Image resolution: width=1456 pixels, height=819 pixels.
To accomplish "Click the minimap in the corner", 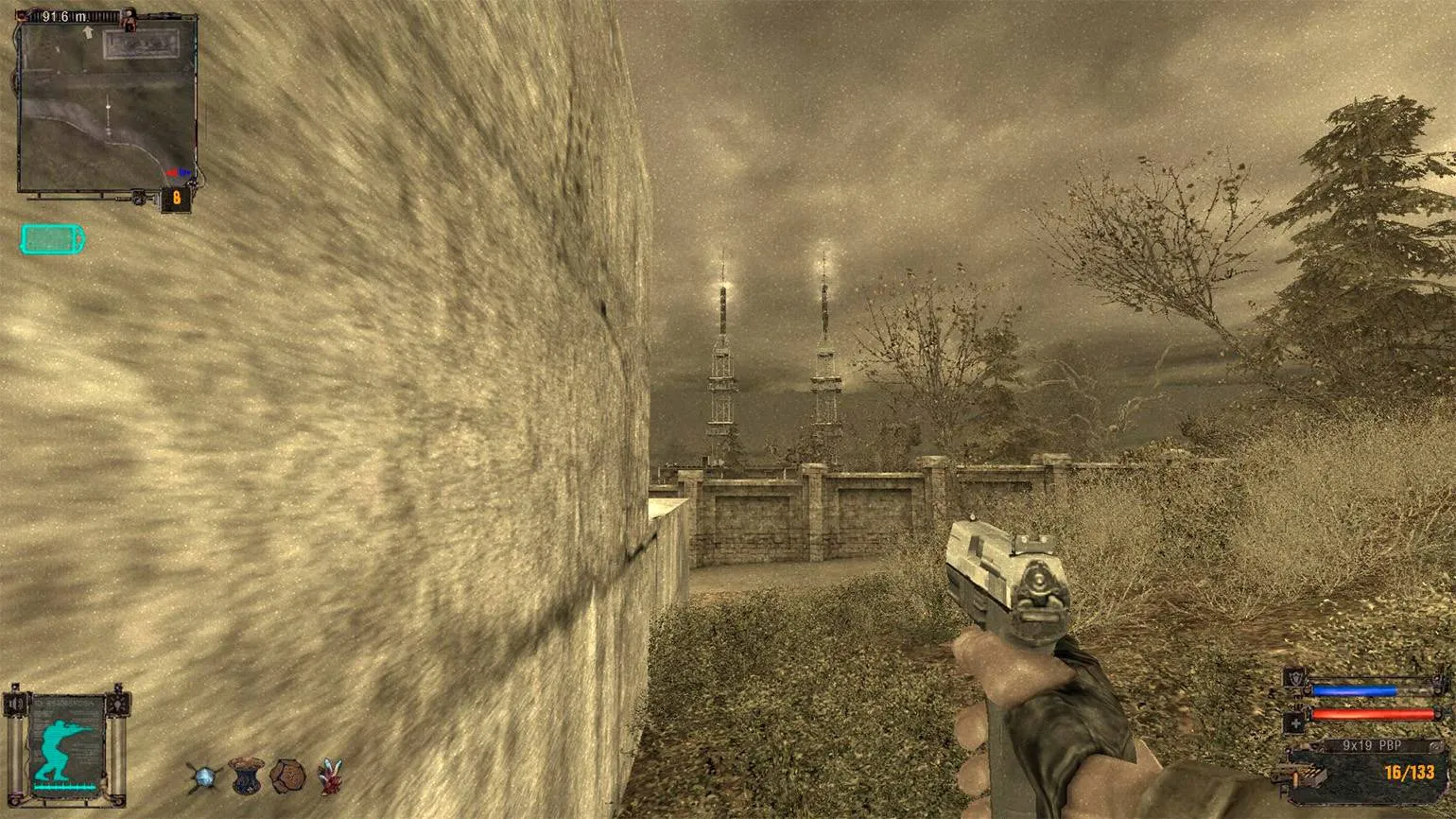I will pyautogui.click(x=107, y=104).
